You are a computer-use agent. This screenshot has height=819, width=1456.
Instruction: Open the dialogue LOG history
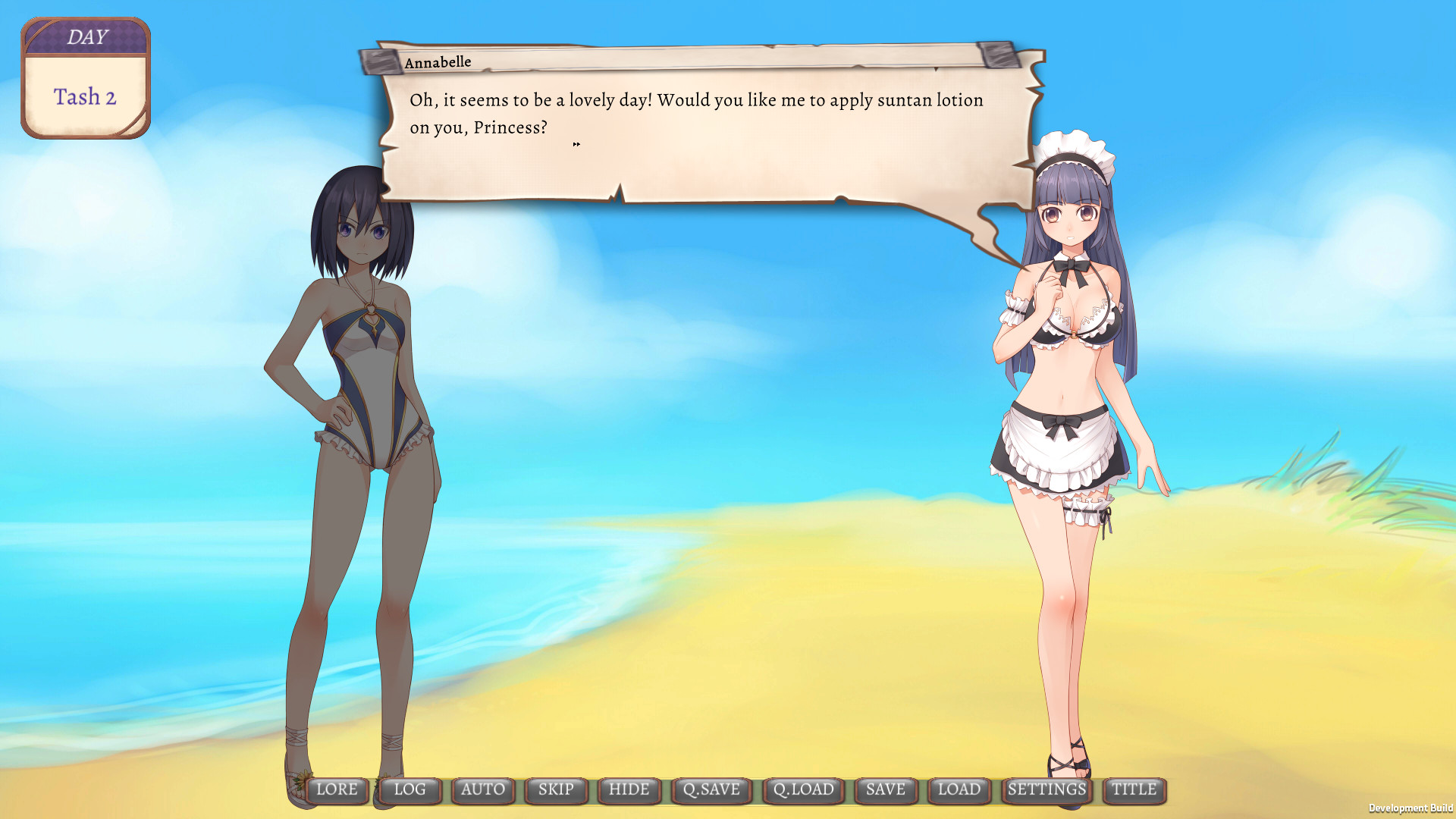409,789
